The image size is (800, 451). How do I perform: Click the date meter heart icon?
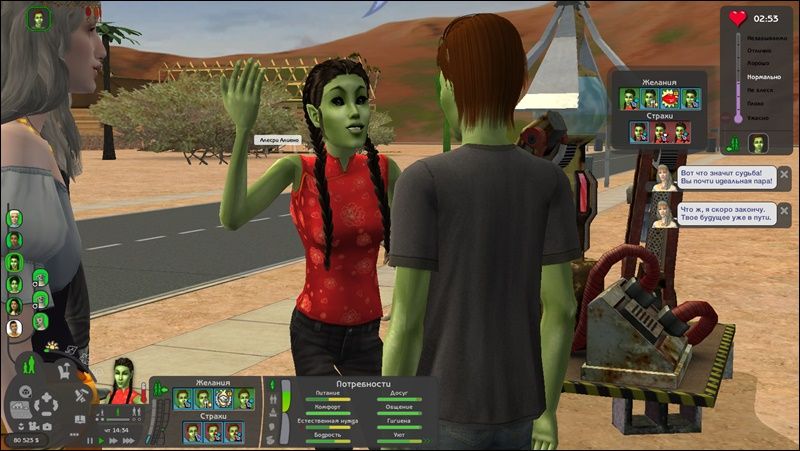pos(738,18)
